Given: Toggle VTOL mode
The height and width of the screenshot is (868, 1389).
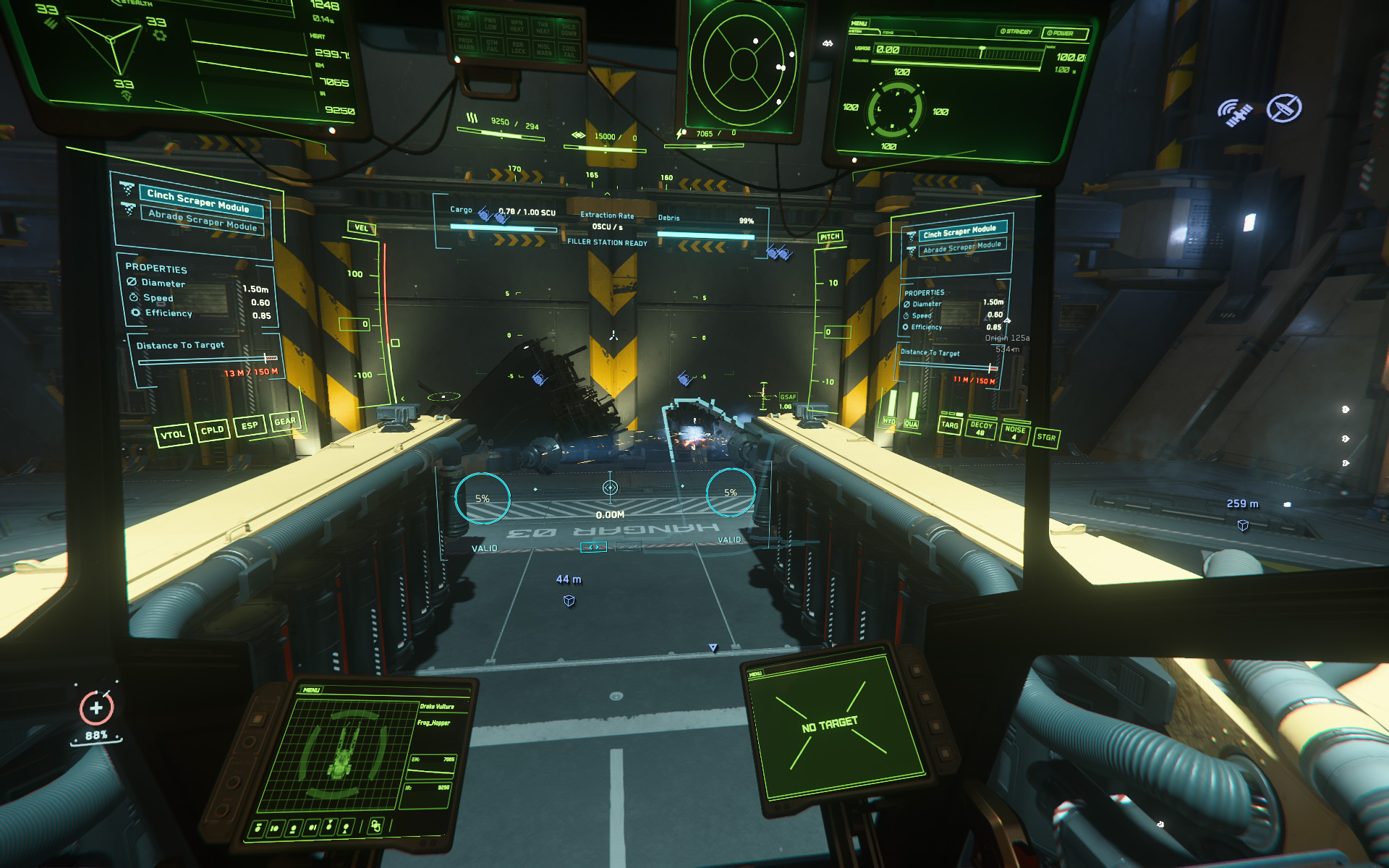Looking at the screenshot, I should (174, 434).
